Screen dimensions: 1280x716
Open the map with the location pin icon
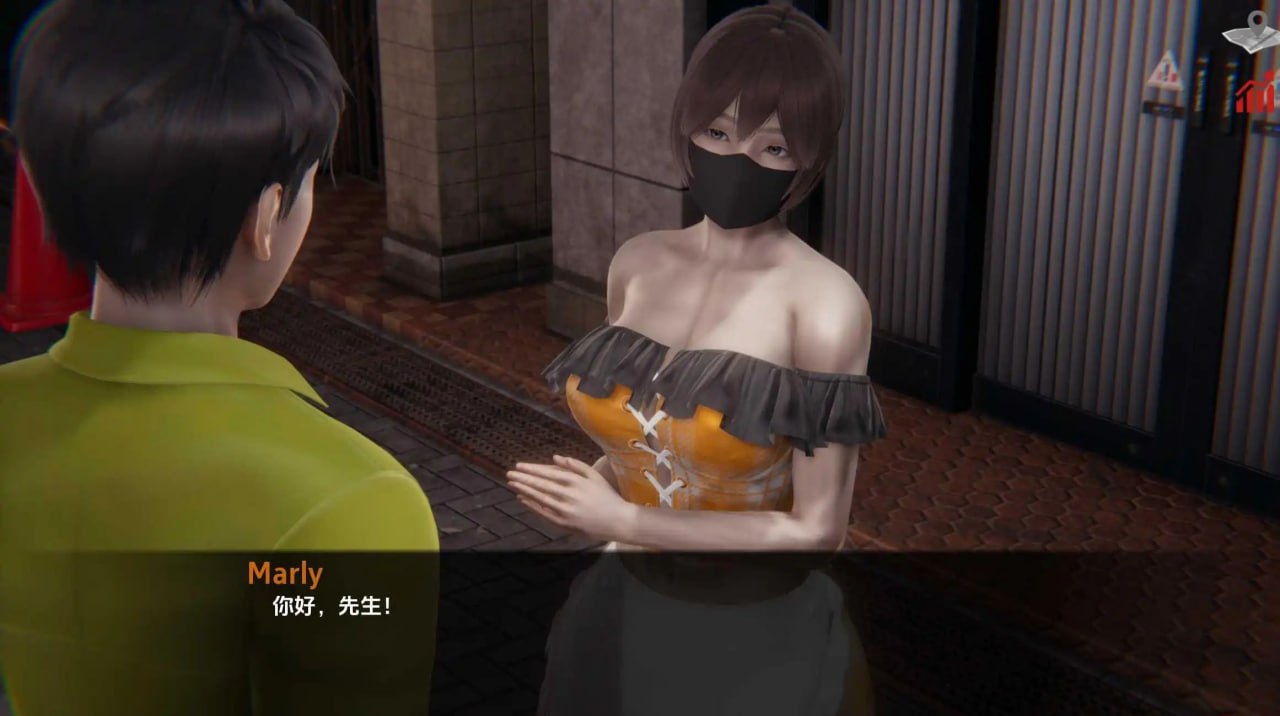[1252, 32]
